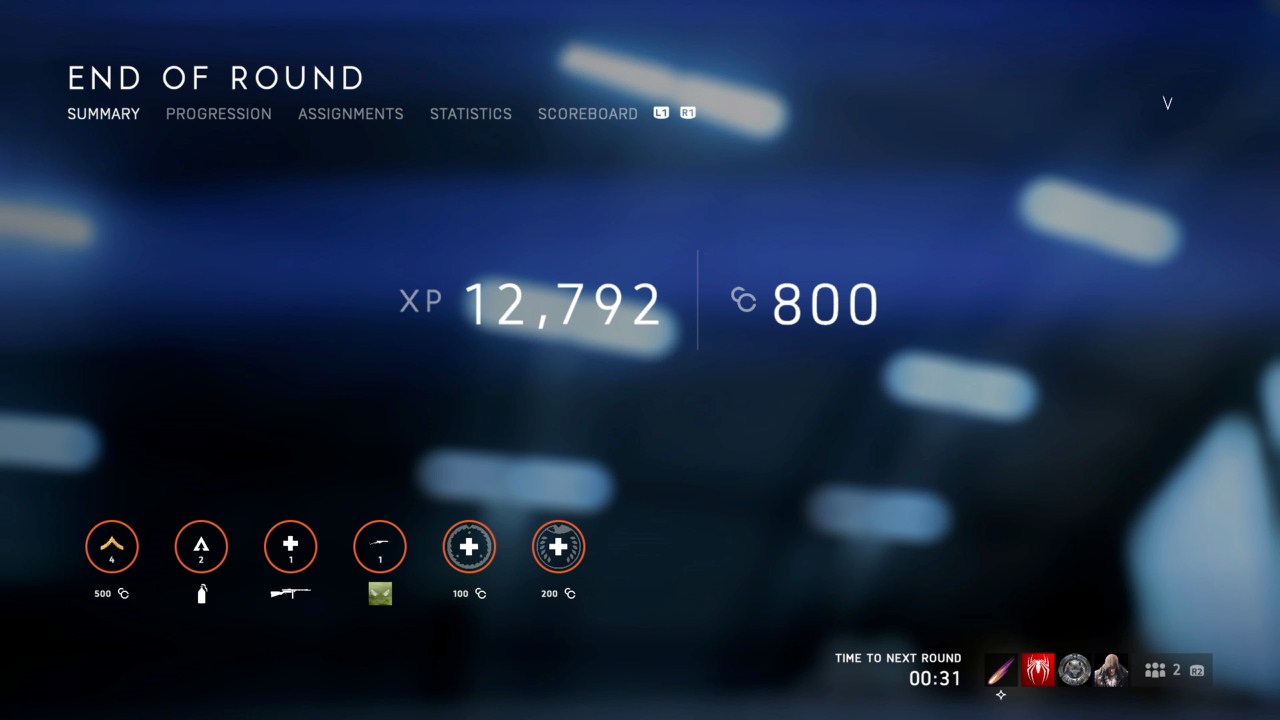Screen dimensions: 1280x720
Task: View the Statistics tab
Action: [470, 114]
